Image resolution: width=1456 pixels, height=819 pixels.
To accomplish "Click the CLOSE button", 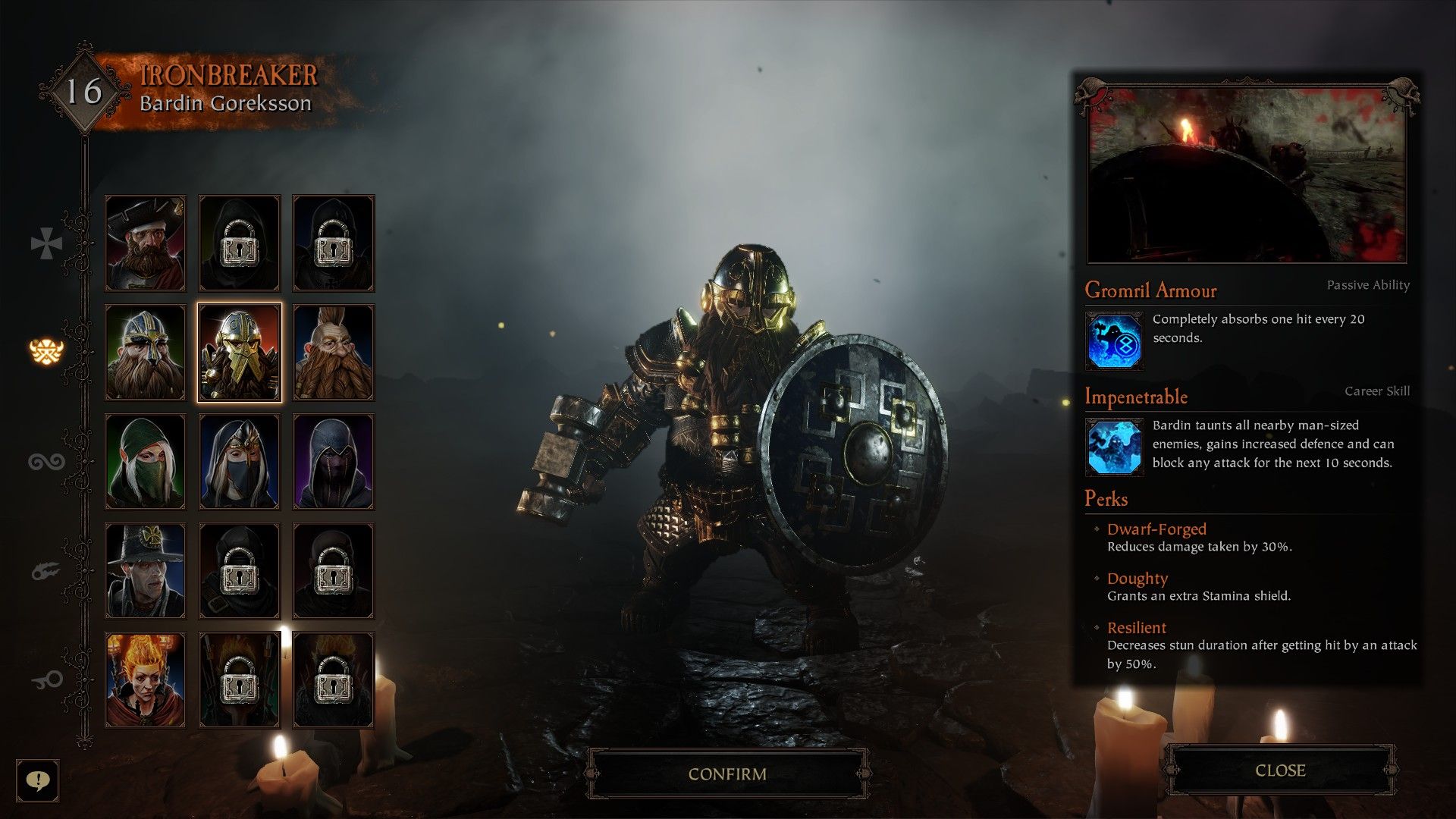I will (x=1282, y=770).
